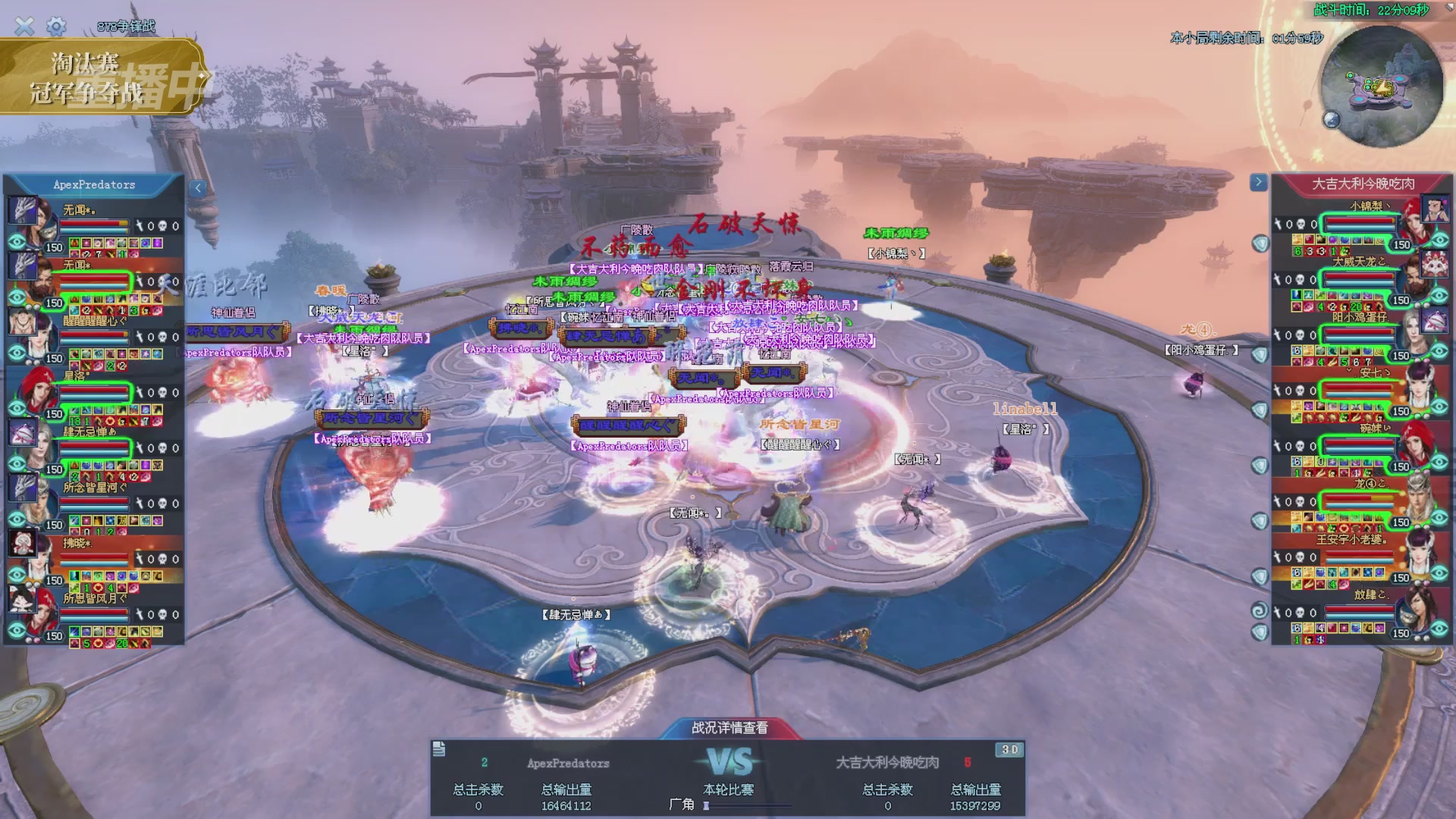Collapse the ApexPredators team panel arrow
Viewport: 1456px width, 819px height.
coord(198,188)
